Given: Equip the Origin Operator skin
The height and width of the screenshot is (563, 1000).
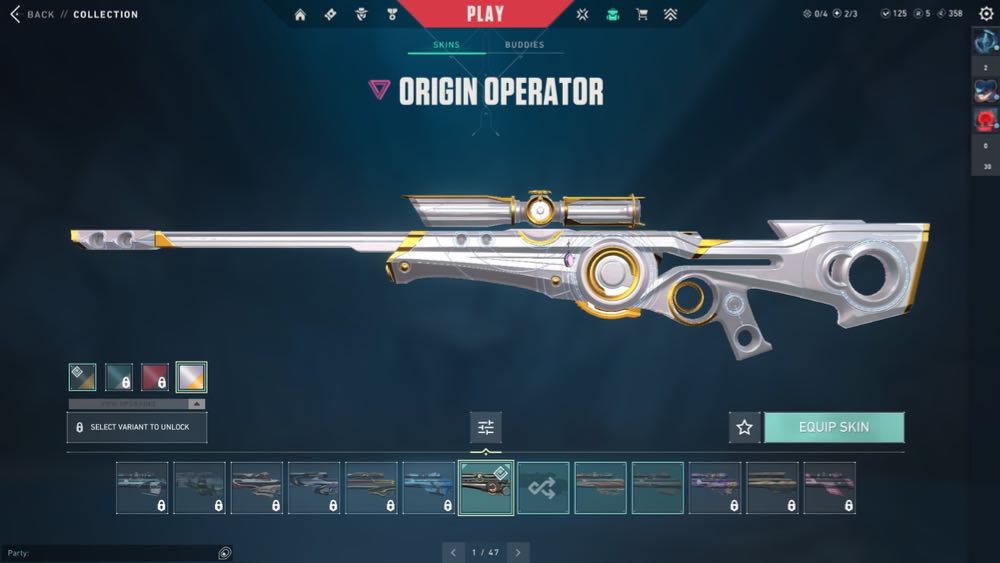Looking at the screenshot, I should [x=834, y=427].
